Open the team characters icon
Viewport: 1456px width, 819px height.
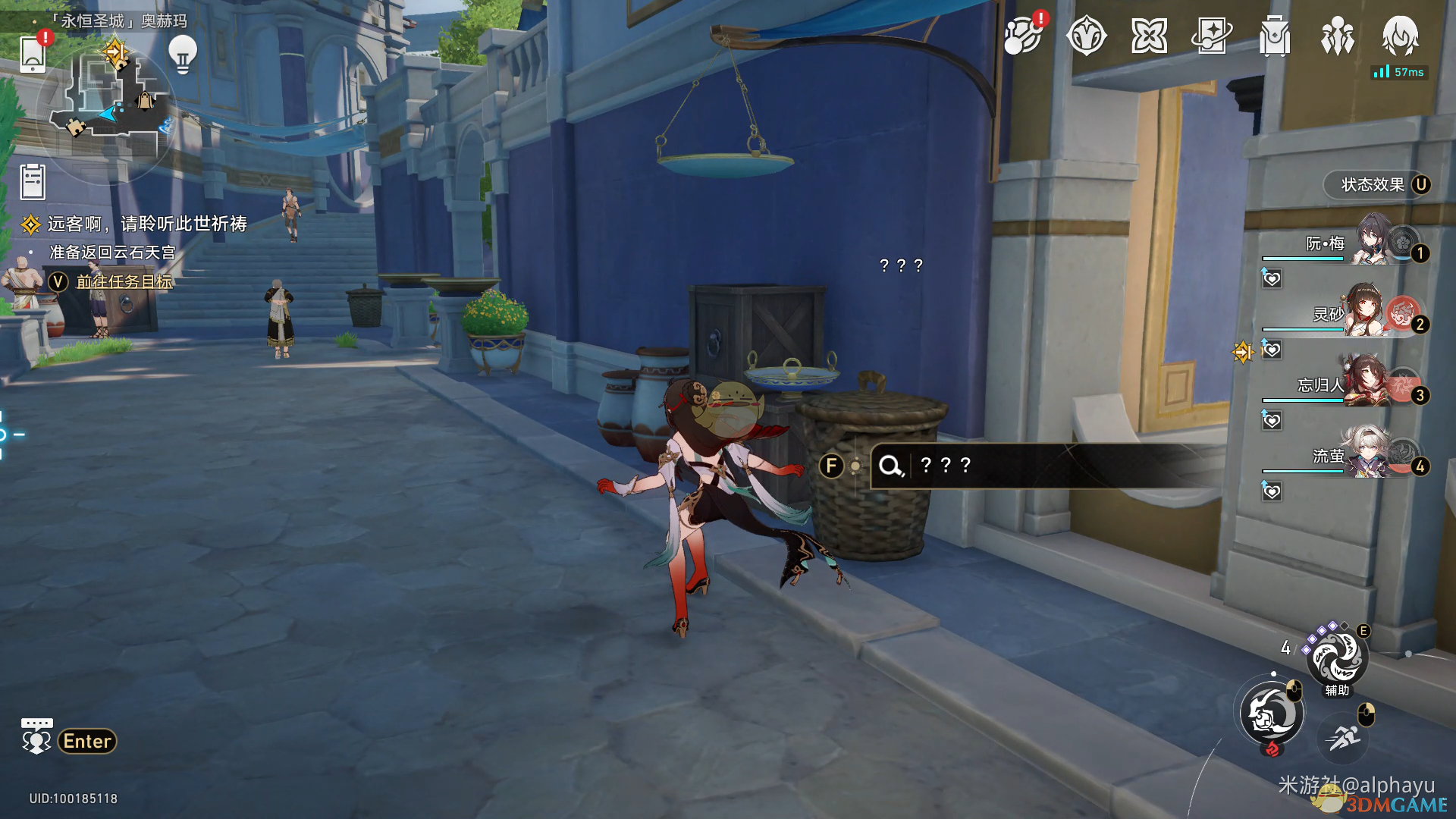click(1337, 36)
